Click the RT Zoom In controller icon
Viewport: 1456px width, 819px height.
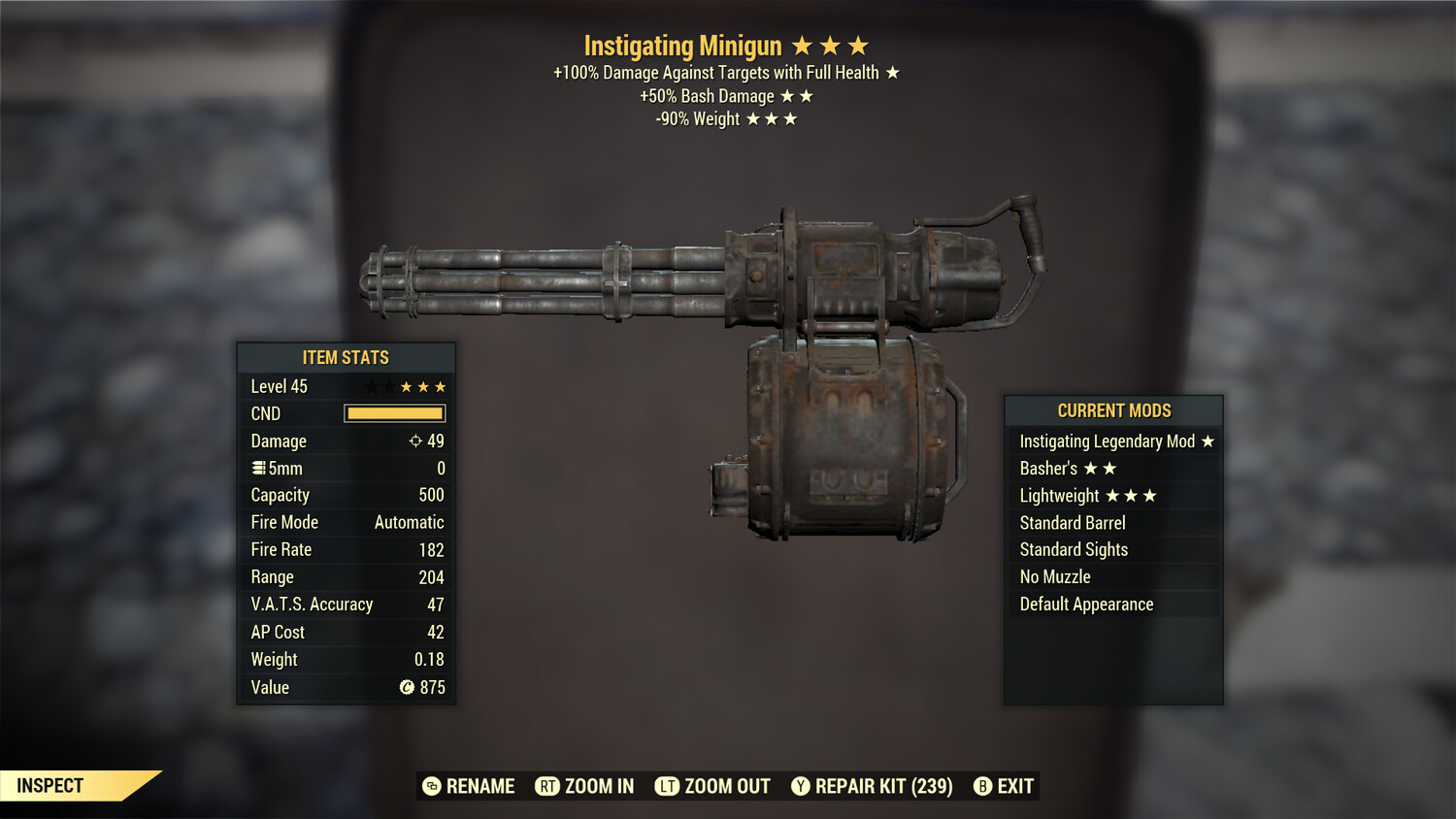point(548,786)
